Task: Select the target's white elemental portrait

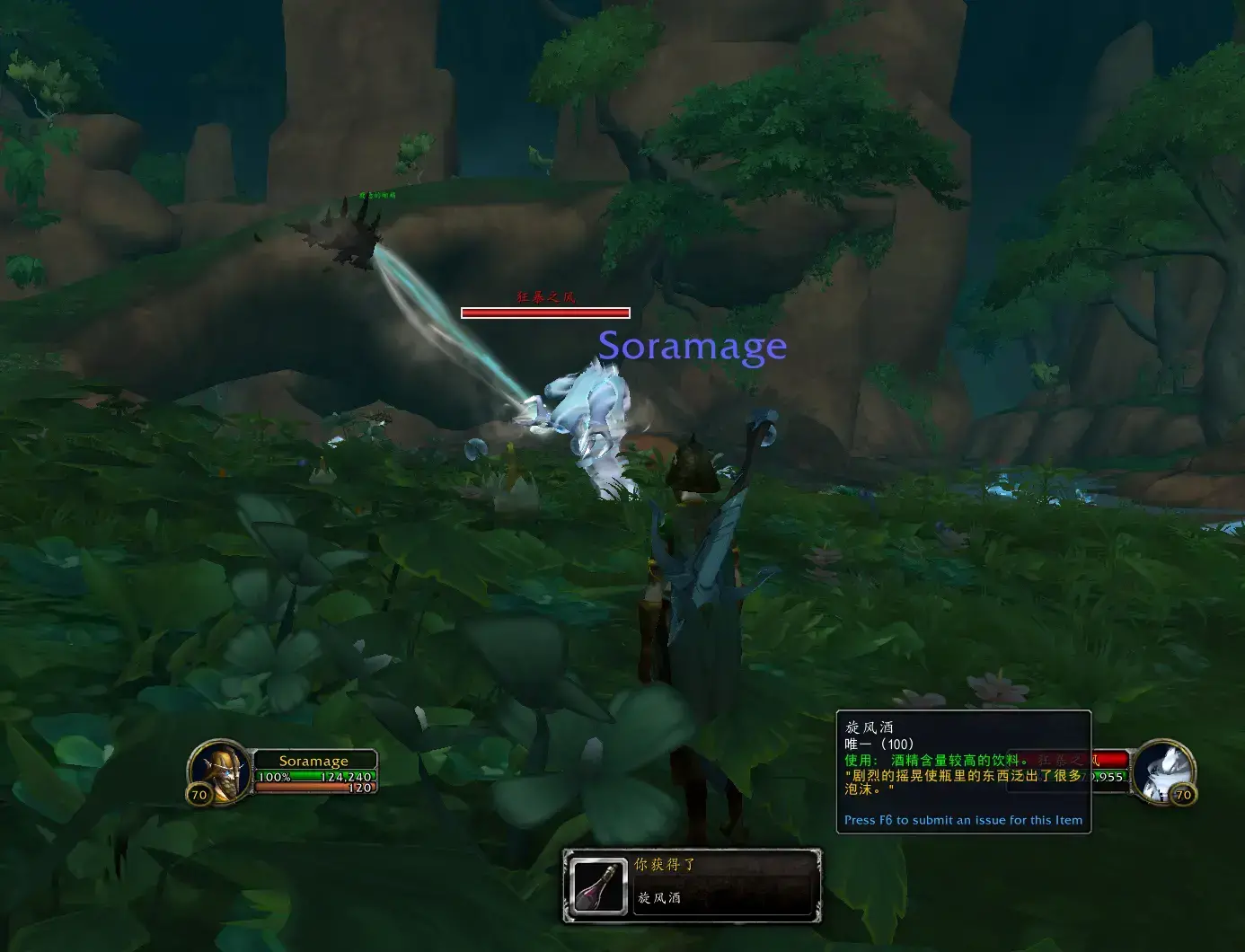Action: pos(1165,771)
